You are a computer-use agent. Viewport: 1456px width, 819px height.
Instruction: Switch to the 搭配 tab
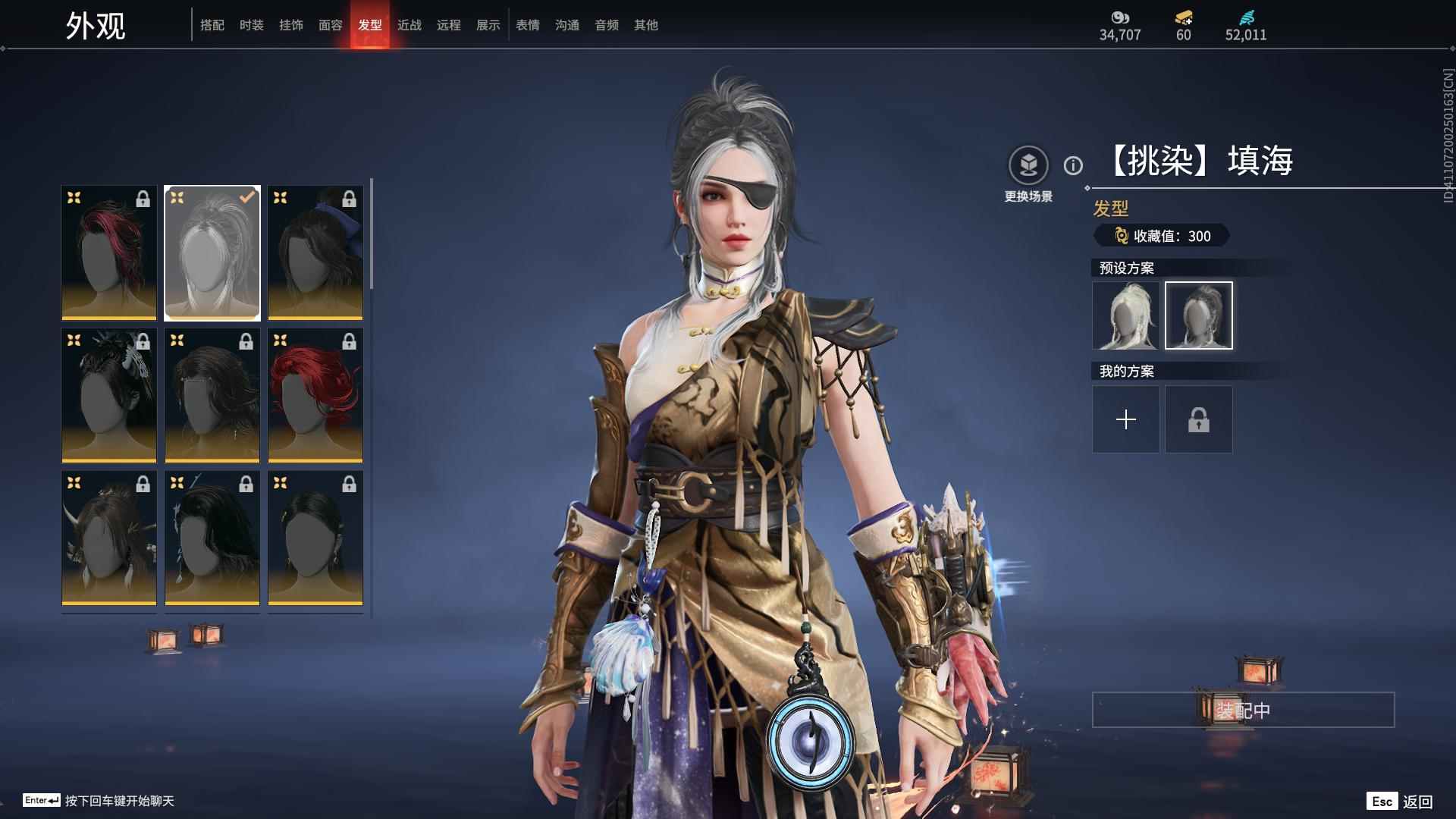(x=212, y=25)
